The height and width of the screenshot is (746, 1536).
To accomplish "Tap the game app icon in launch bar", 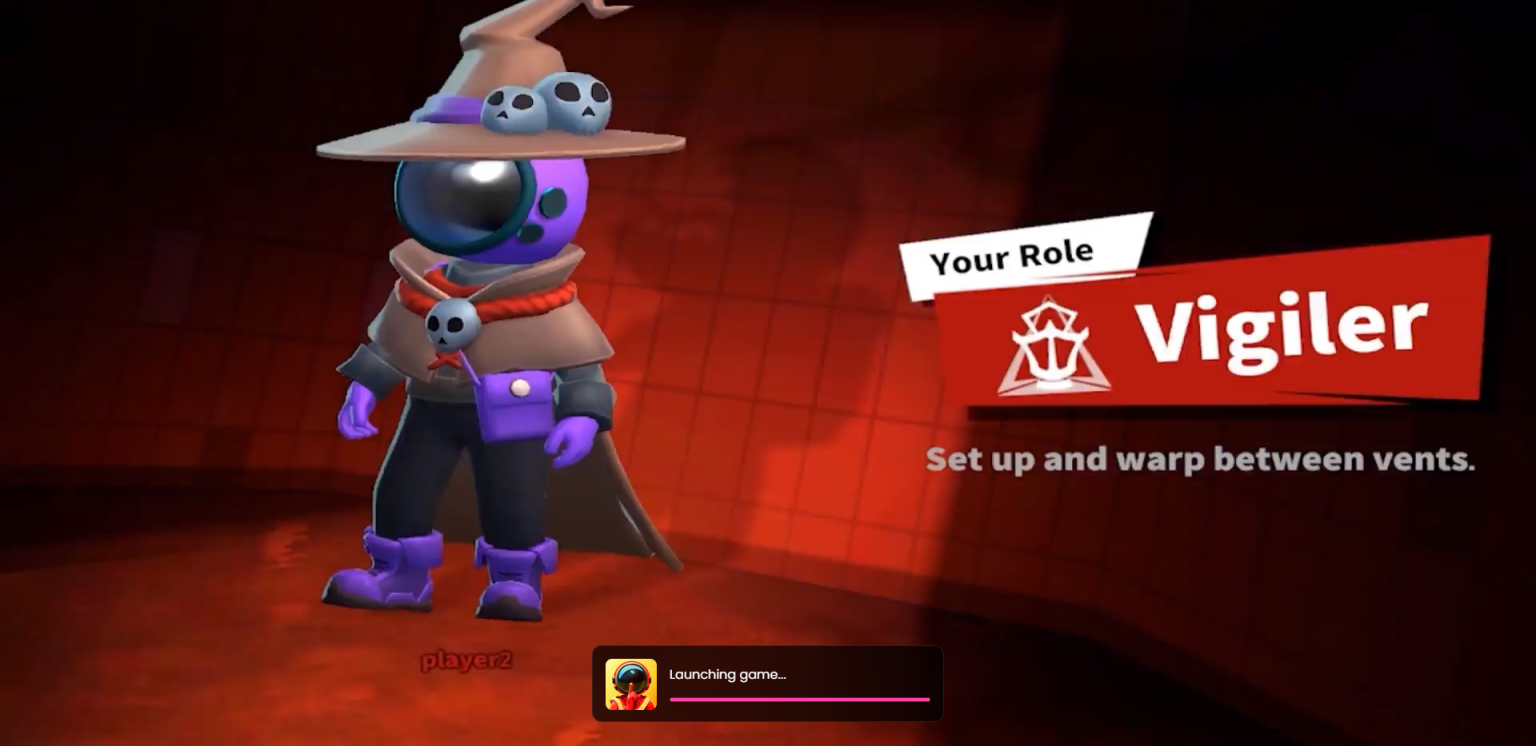I will tap(632, 683).
